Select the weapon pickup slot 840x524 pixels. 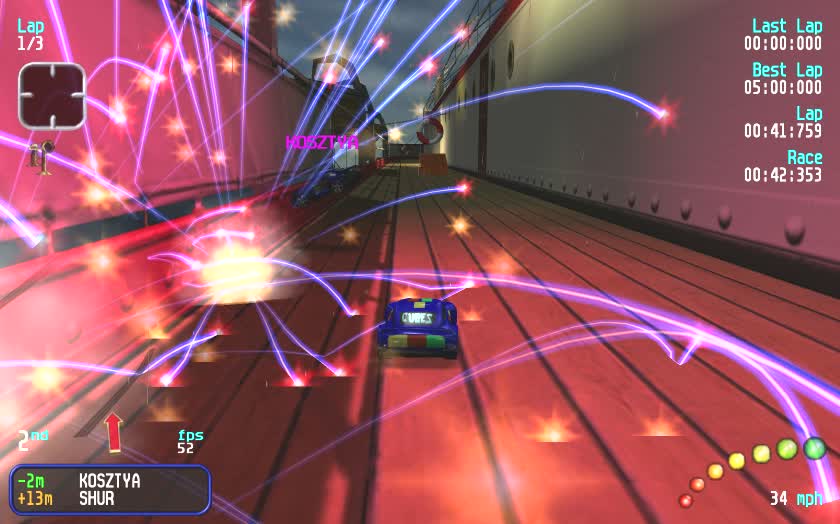pyautogui.click(x=52, y=96)
